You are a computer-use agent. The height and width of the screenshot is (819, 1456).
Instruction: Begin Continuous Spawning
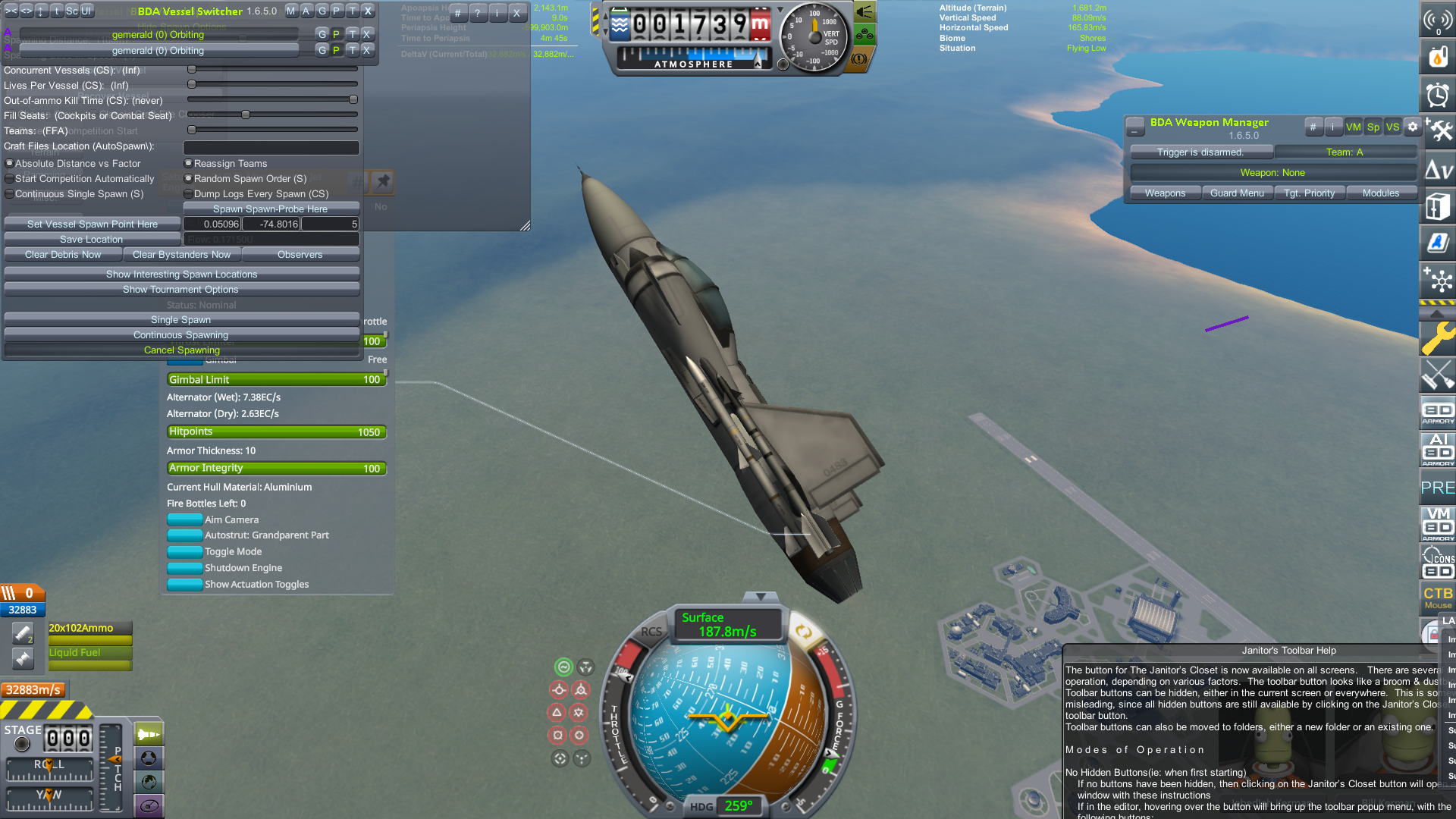[181, 335]
